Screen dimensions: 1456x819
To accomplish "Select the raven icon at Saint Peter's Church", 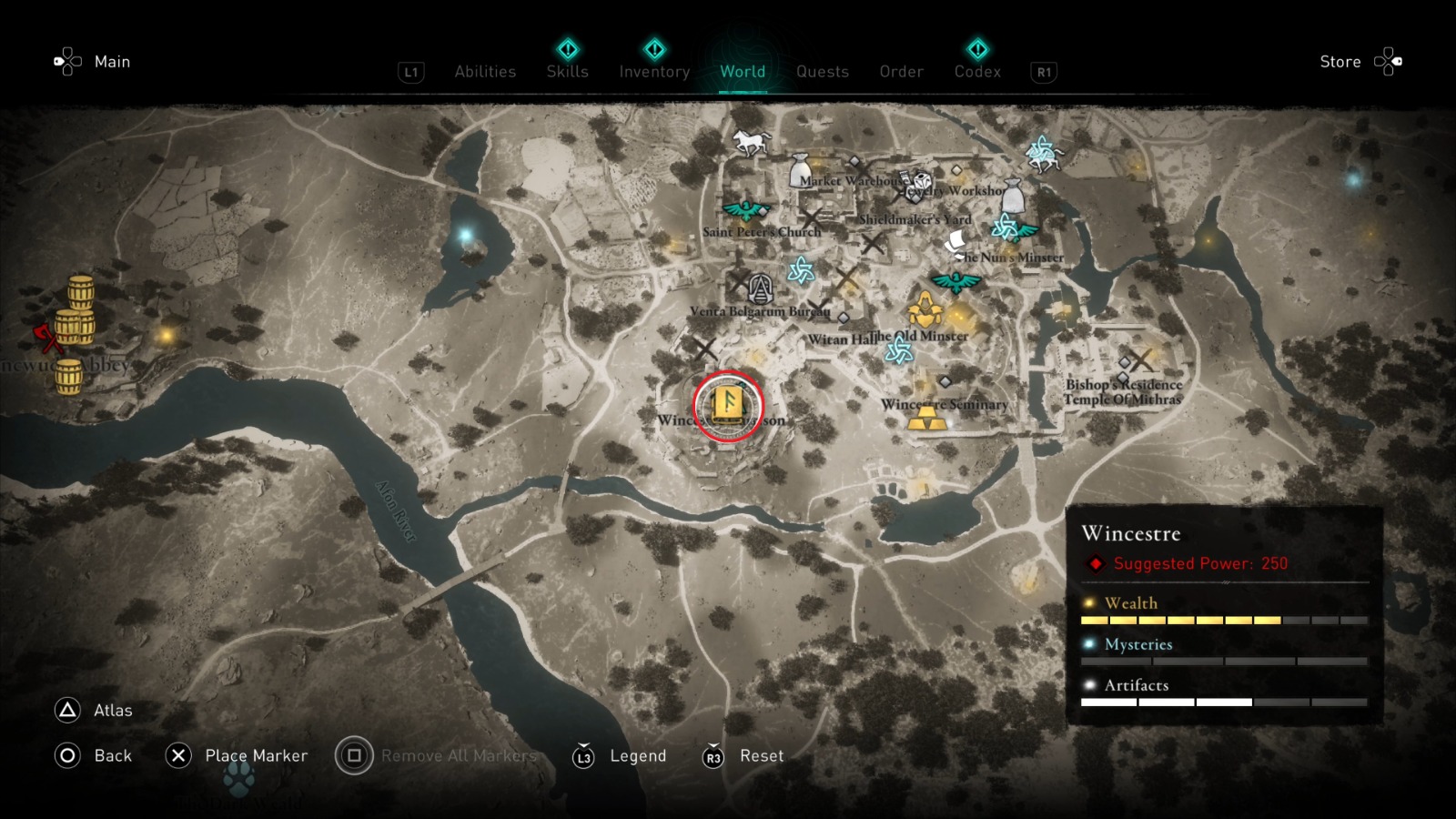I will click(748, 210).
